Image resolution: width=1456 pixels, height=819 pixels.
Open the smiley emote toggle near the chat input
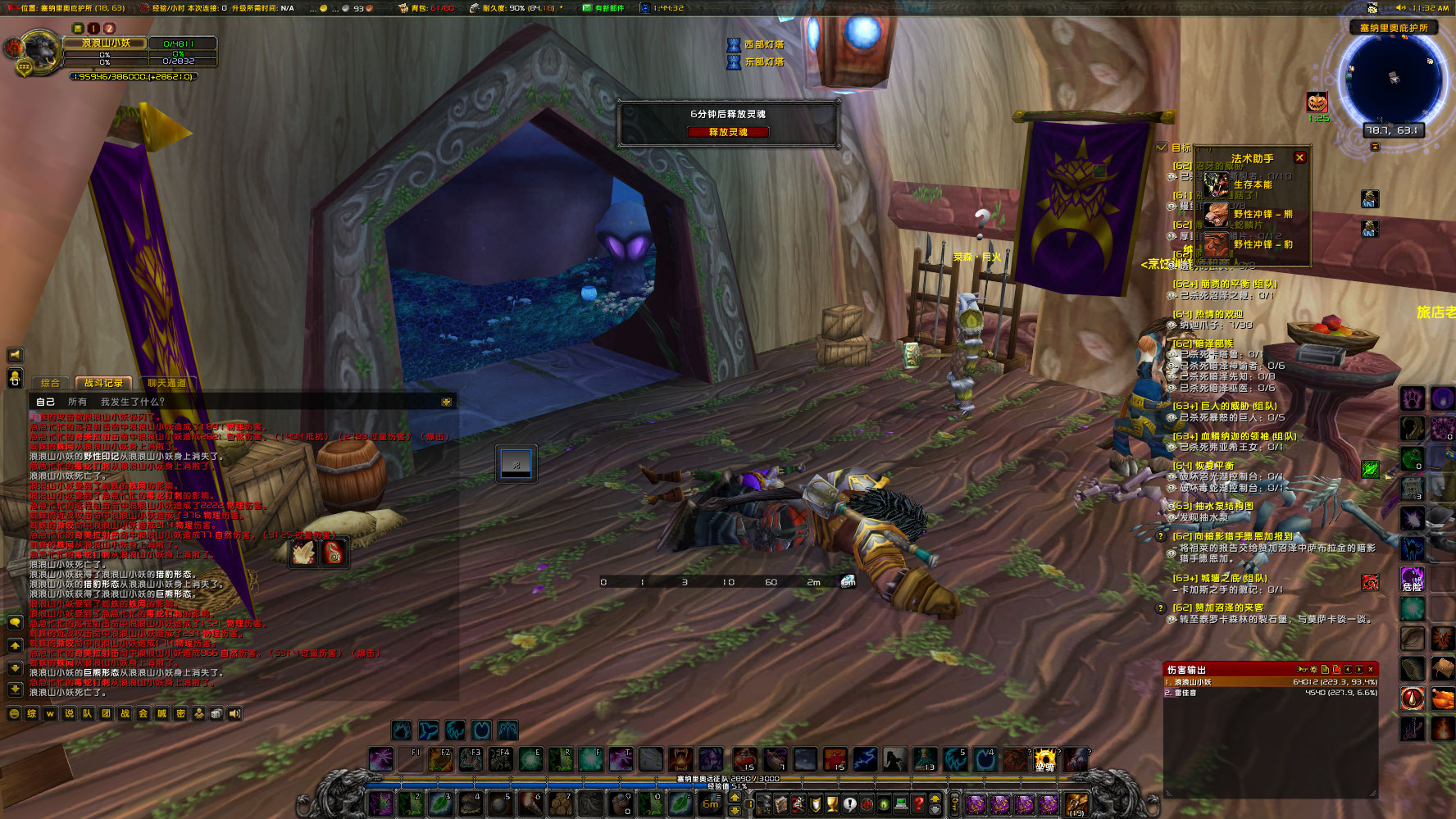(x=14, y=714)
